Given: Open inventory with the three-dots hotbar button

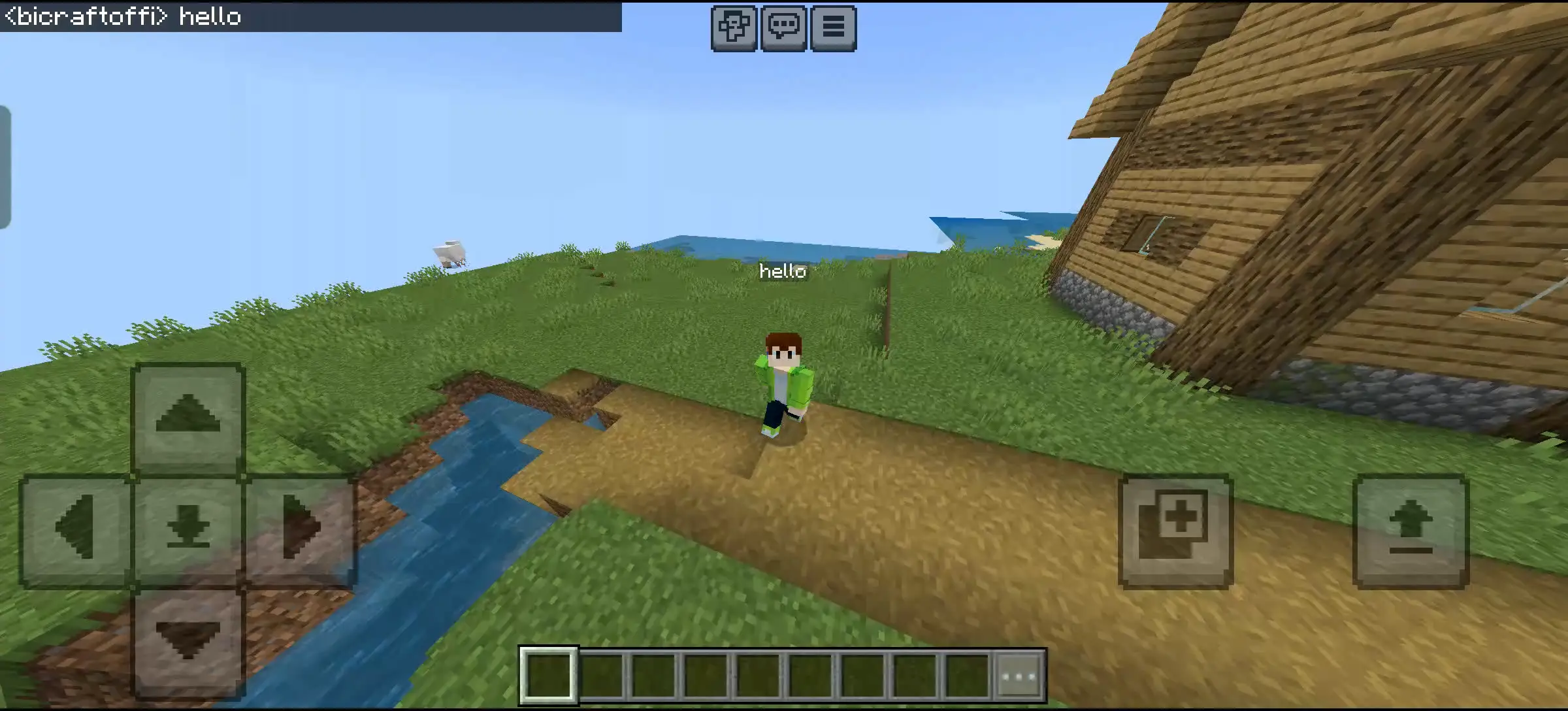Looking at the screenshot, I should click(1020, 676).
